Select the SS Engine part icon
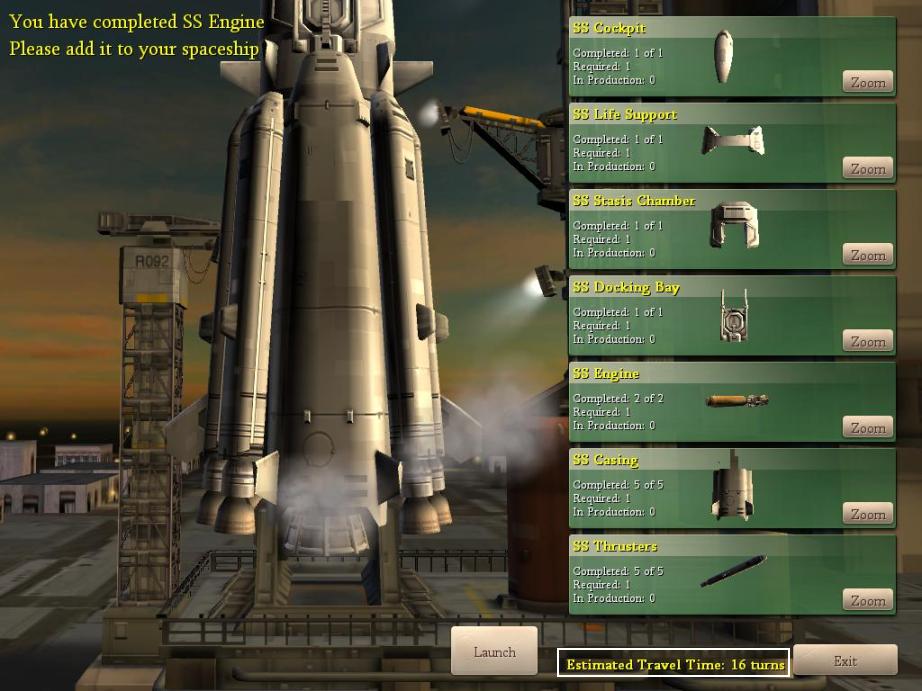This screenshot has height=691, width=922. tap(737, 401)
